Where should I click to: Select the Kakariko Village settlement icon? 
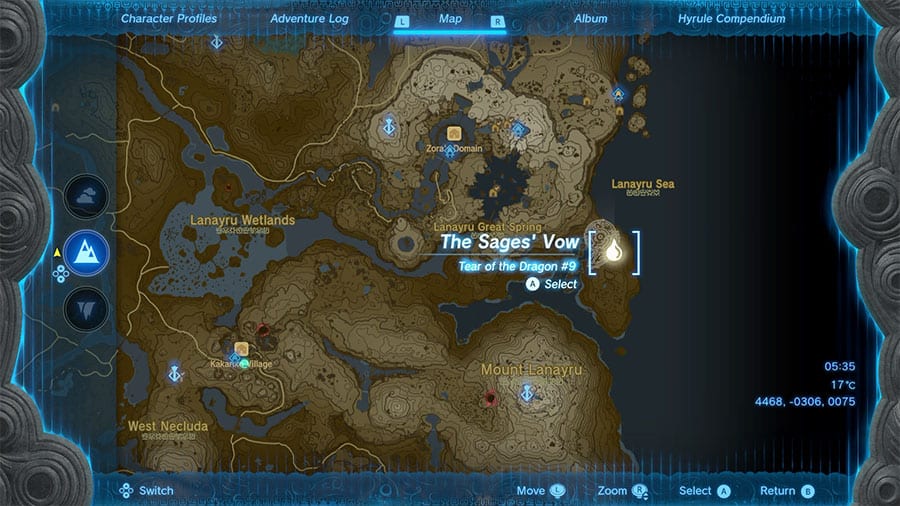tap(241, 349)
